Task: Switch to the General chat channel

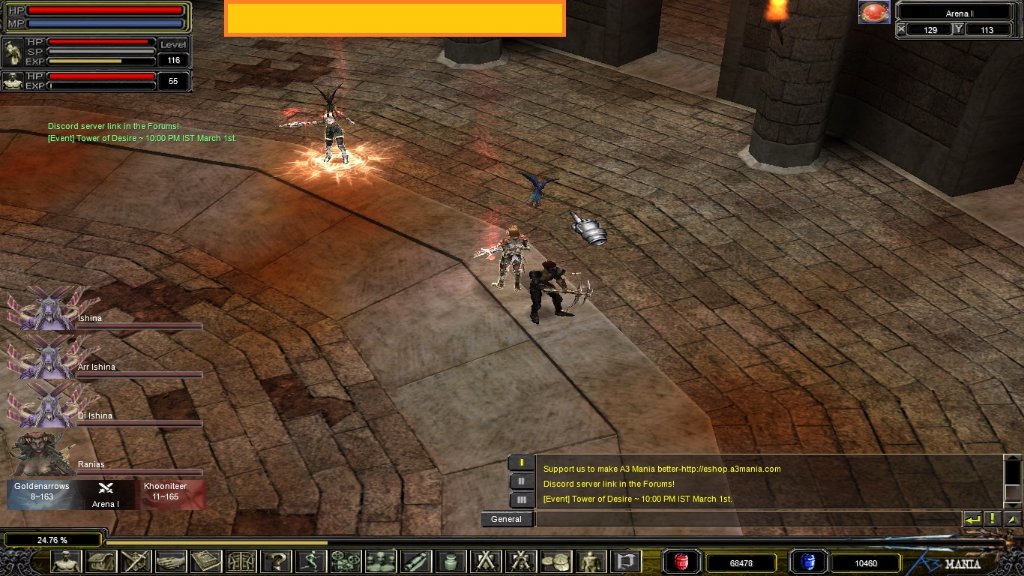Action: coord(507,519)
